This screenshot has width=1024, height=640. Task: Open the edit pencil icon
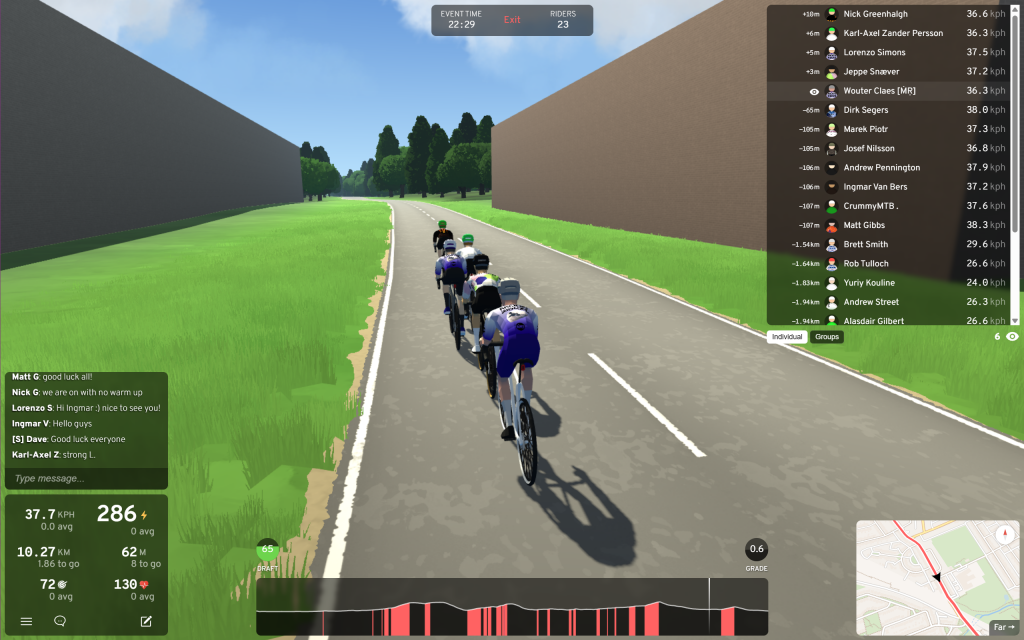(146, 621)
